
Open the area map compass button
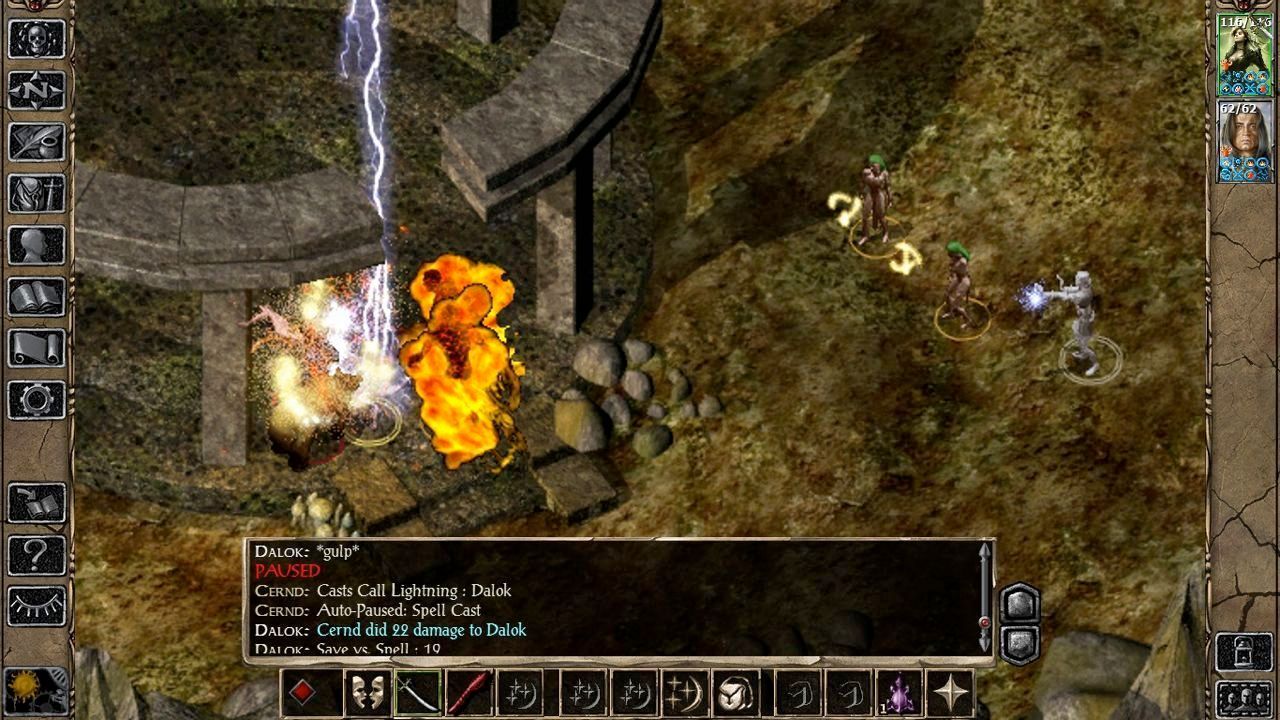(x=37, y=91)
